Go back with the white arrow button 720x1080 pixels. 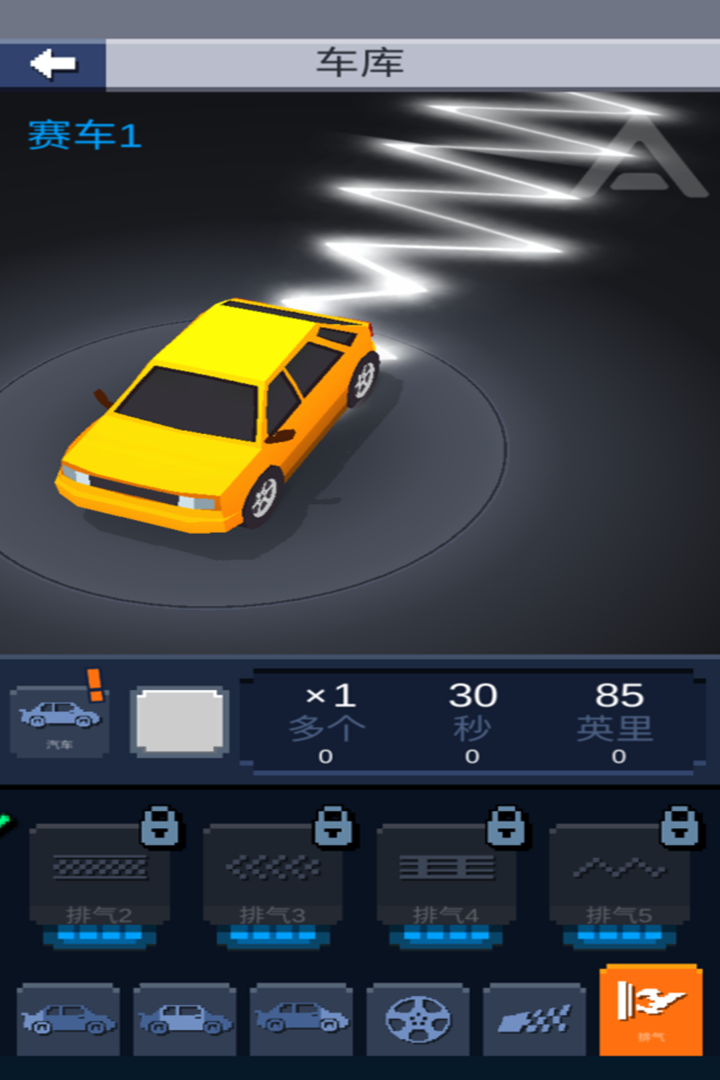coord(53,65)
